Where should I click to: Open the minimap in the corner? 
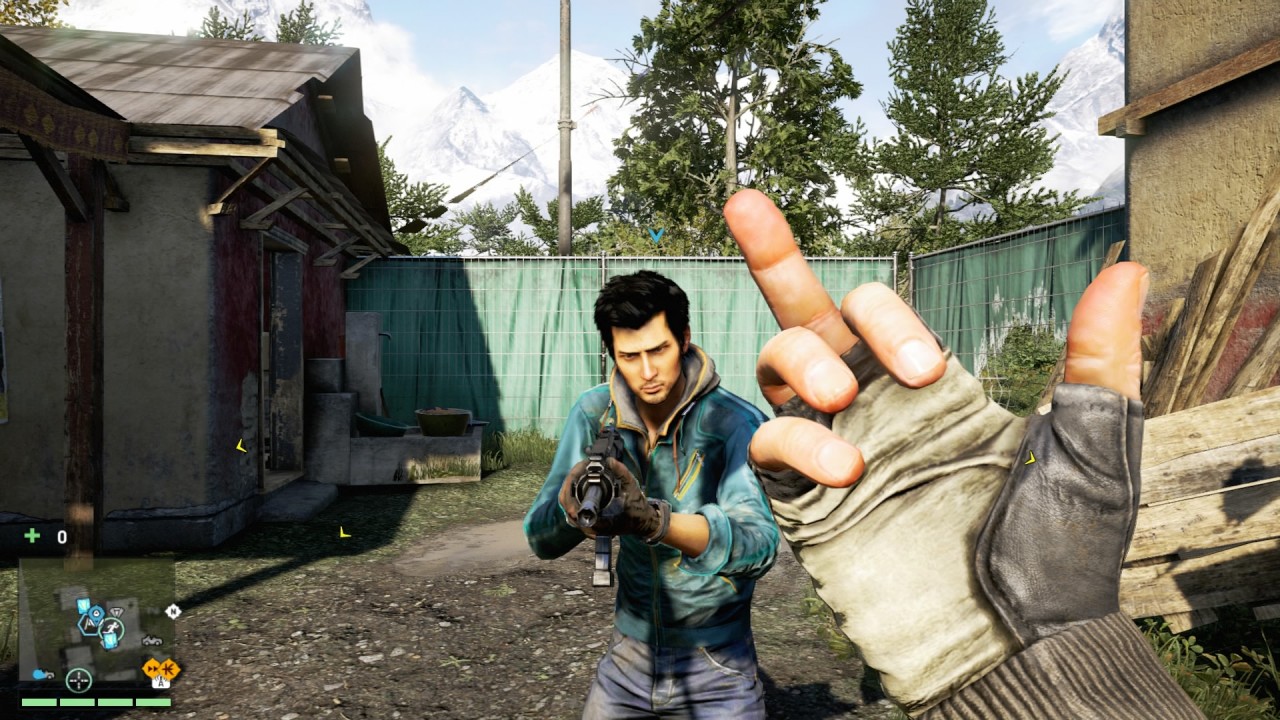95,620
